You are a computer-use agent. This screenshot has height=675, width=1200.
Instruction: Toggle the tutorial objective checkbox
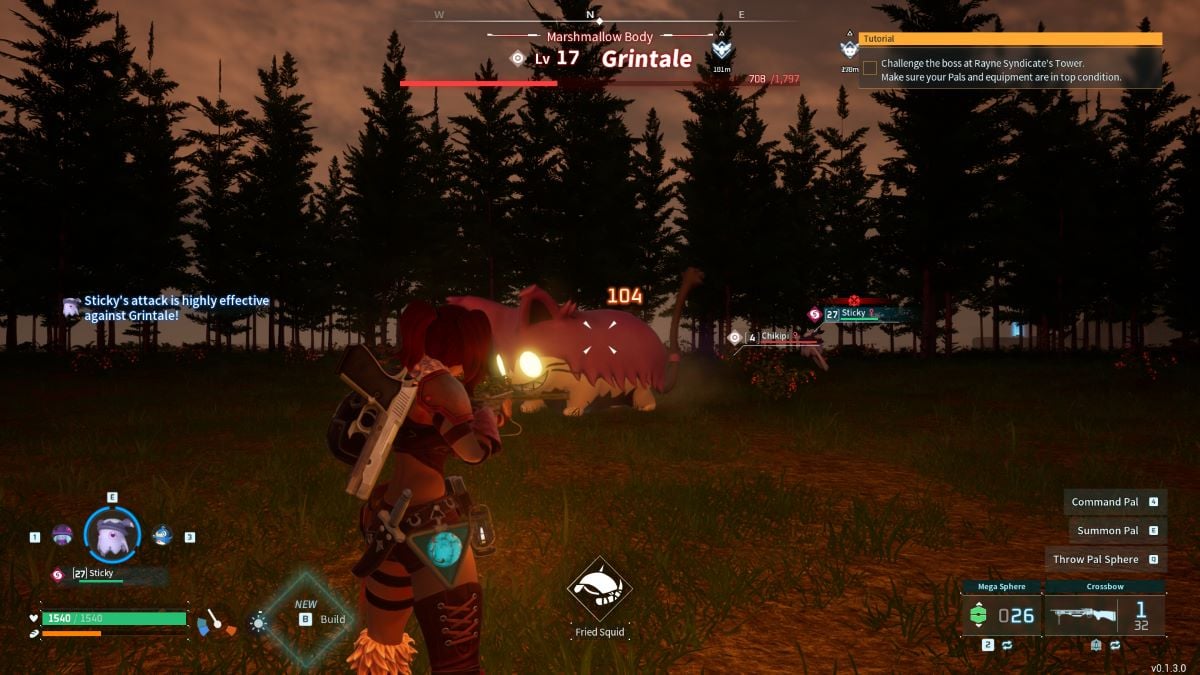click(870, 68)
